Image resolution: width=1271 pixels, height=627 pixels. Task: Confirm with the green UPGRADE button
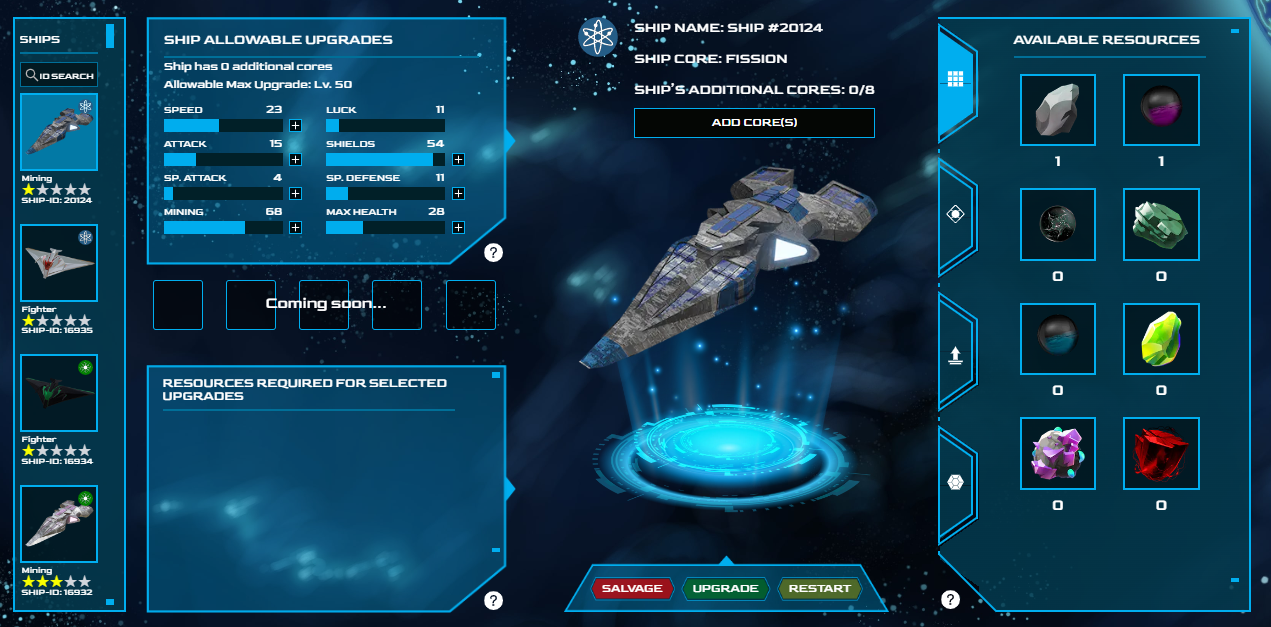(725, 588)
